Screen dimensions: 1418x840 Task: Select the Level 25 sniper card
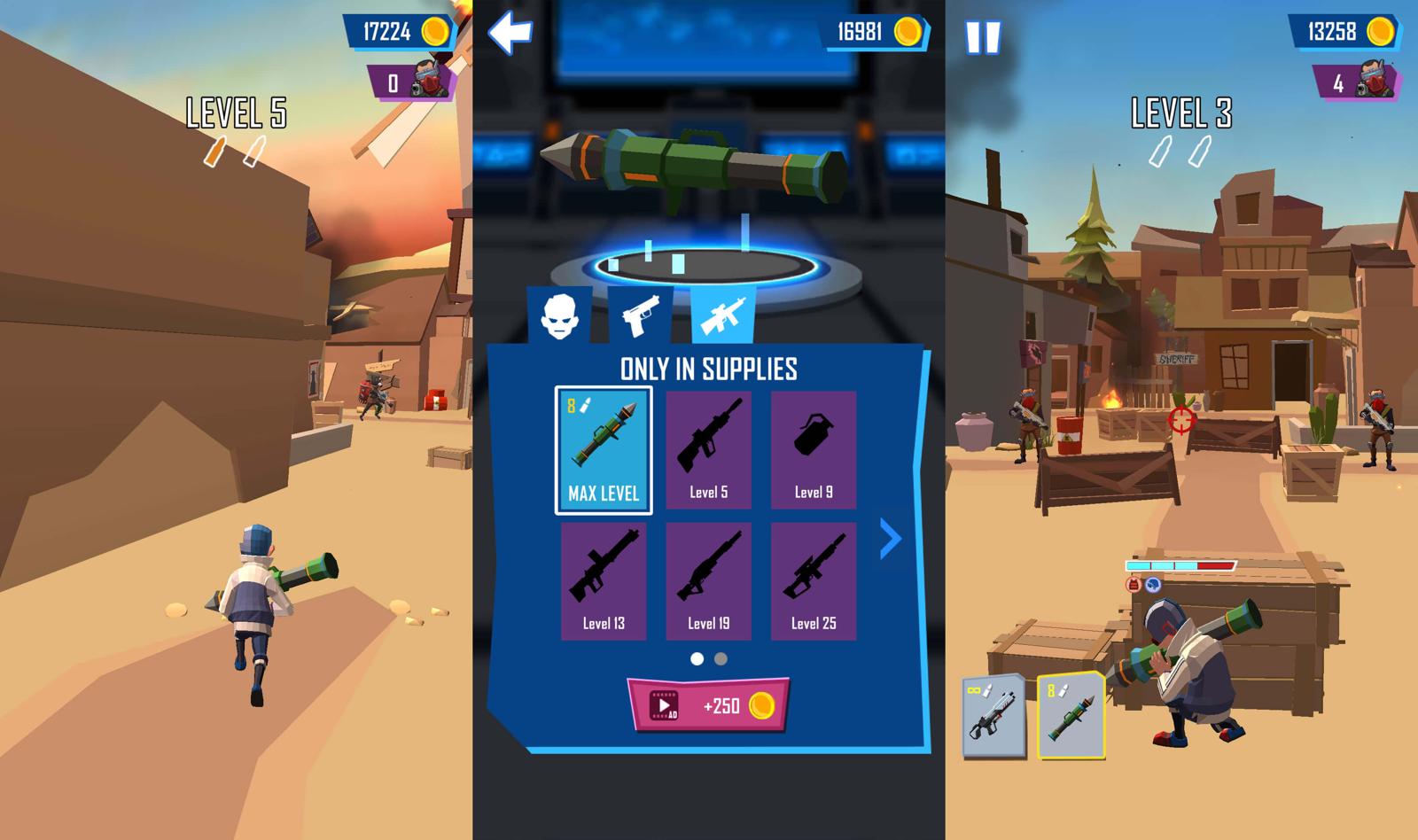point(813,580)
